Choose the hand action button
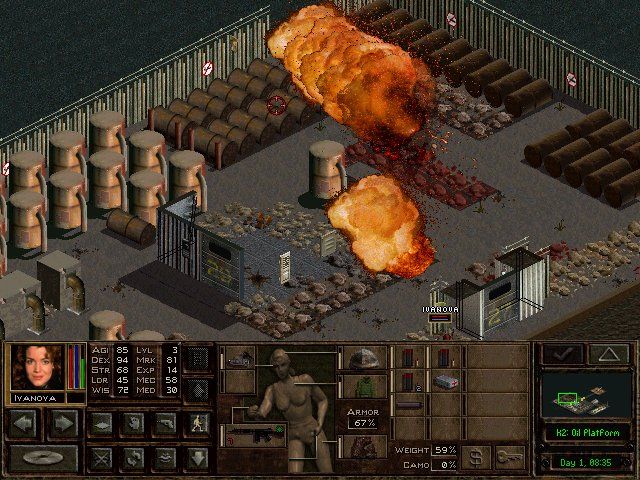The image size is (640, 480). click(x=130, y=423)
